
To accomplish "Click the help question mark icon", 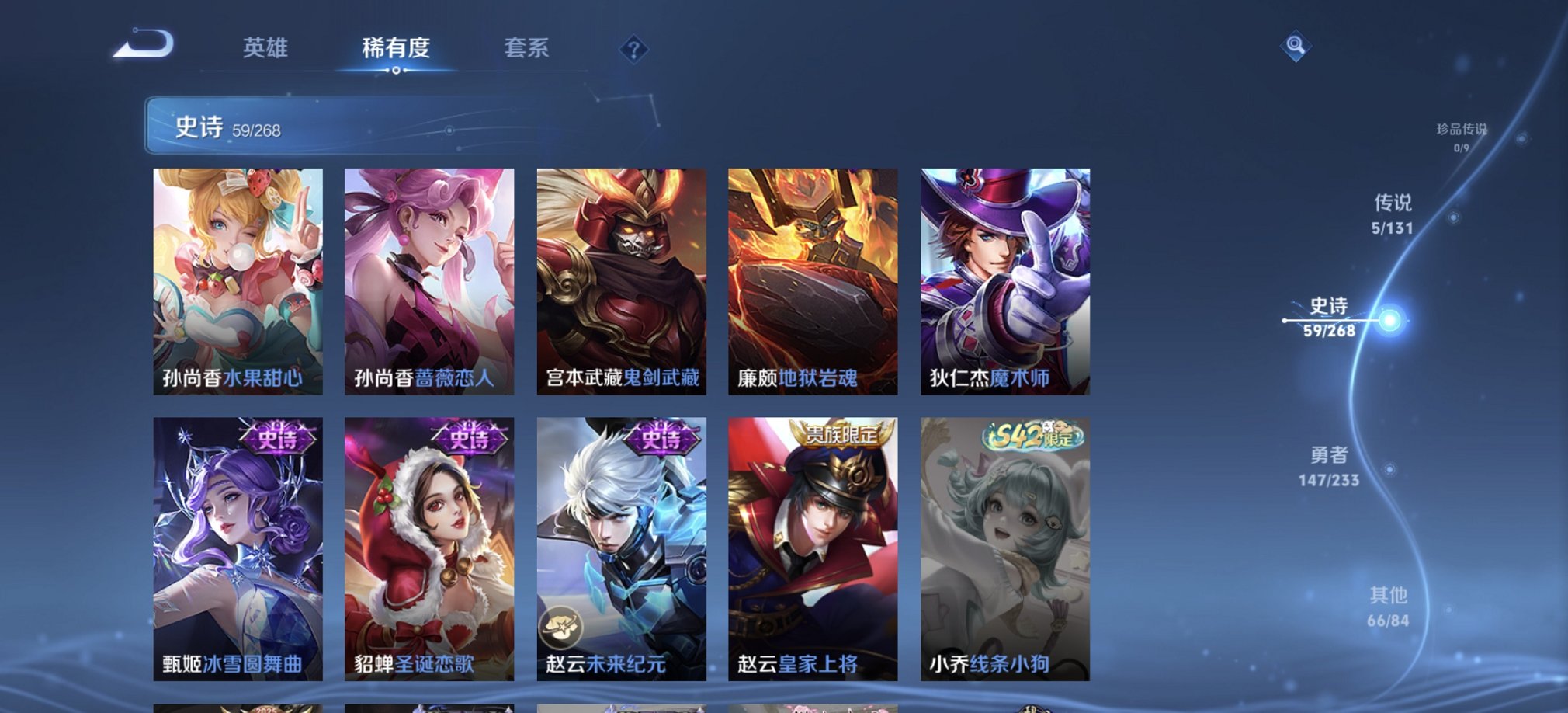I will [x=635, y=50].
